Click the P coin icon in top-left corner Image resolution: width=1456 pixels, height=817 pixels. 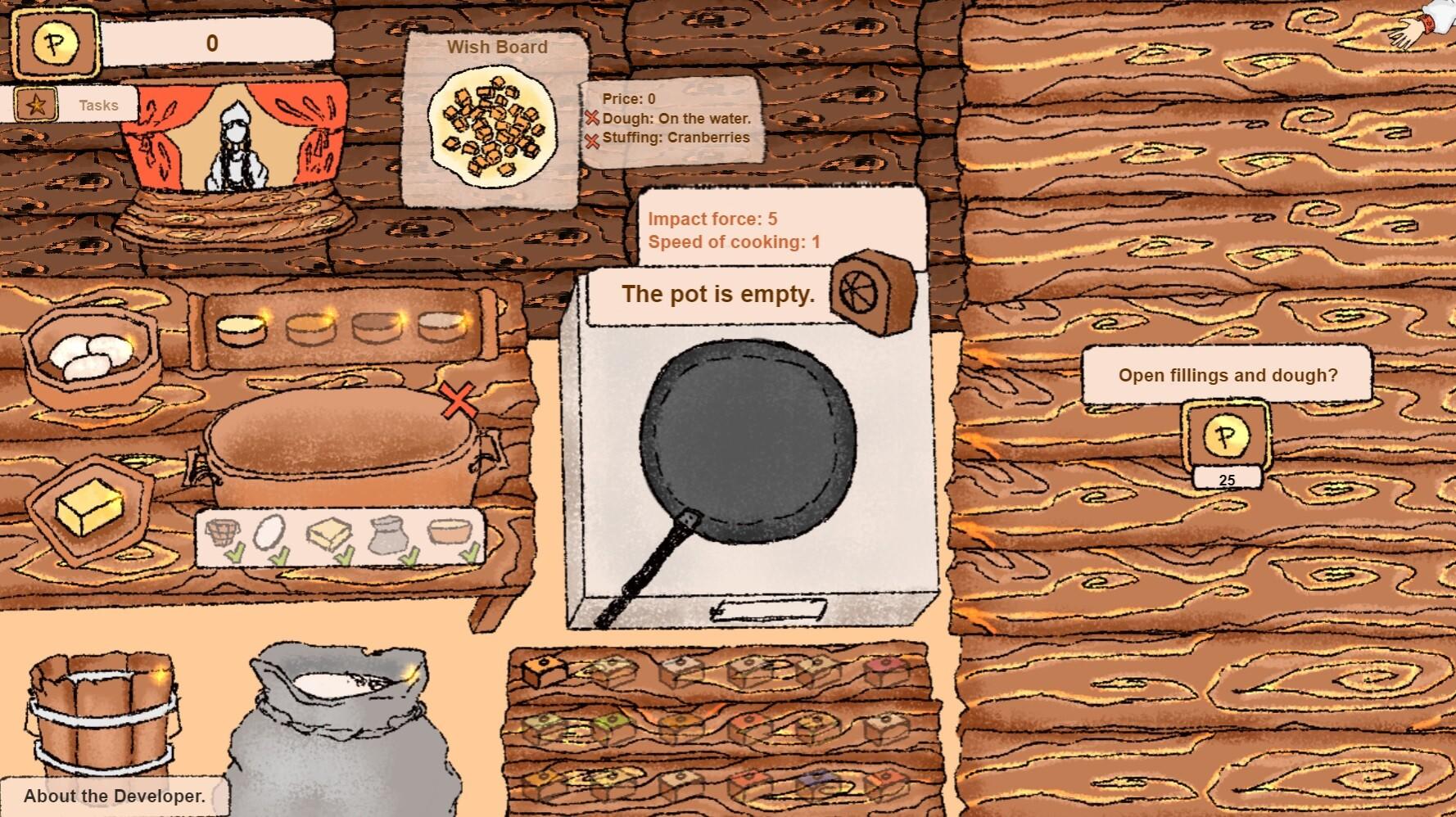point(54,43)
